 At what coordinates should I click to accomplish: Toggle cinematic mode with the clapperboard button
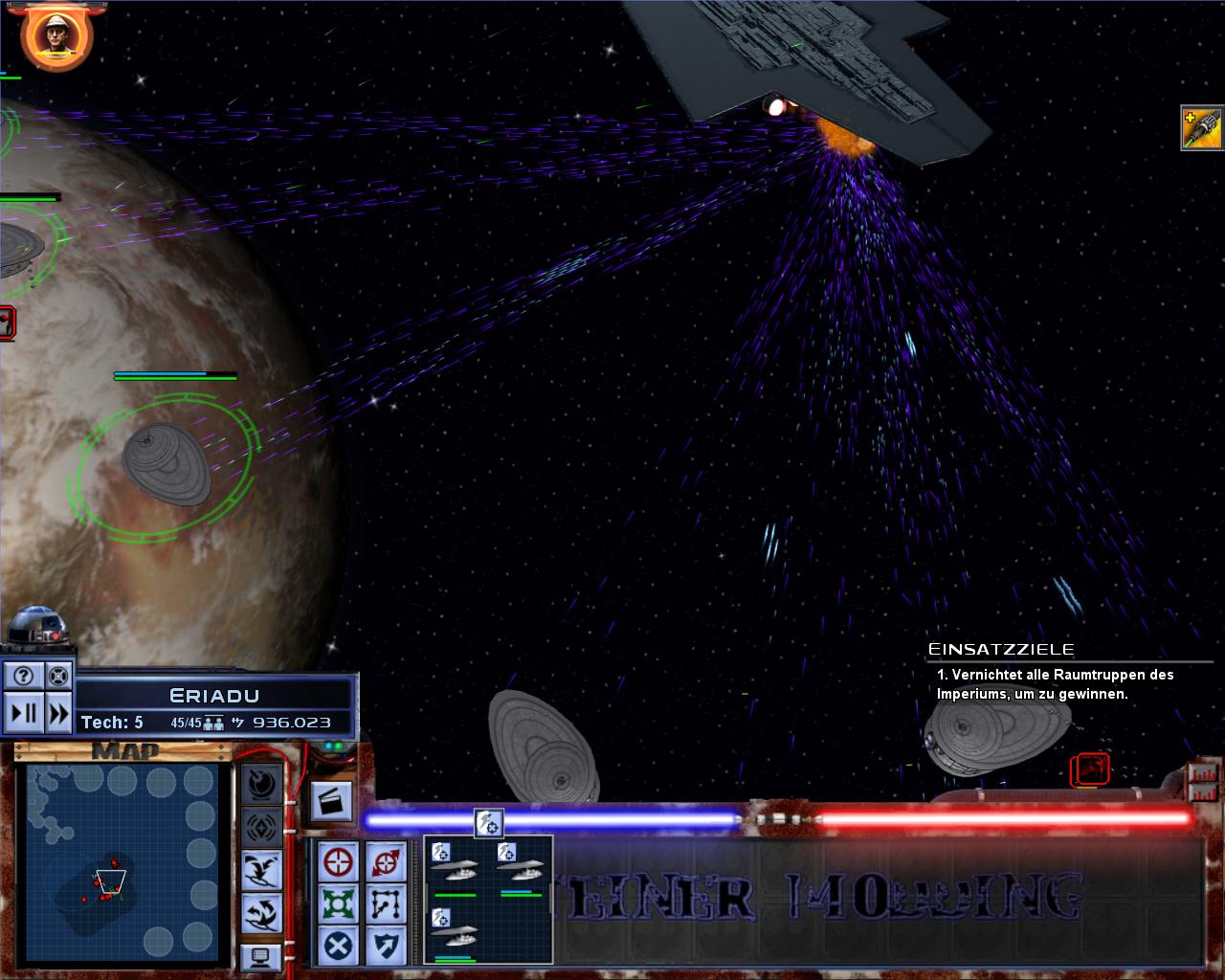click(332, 802)
